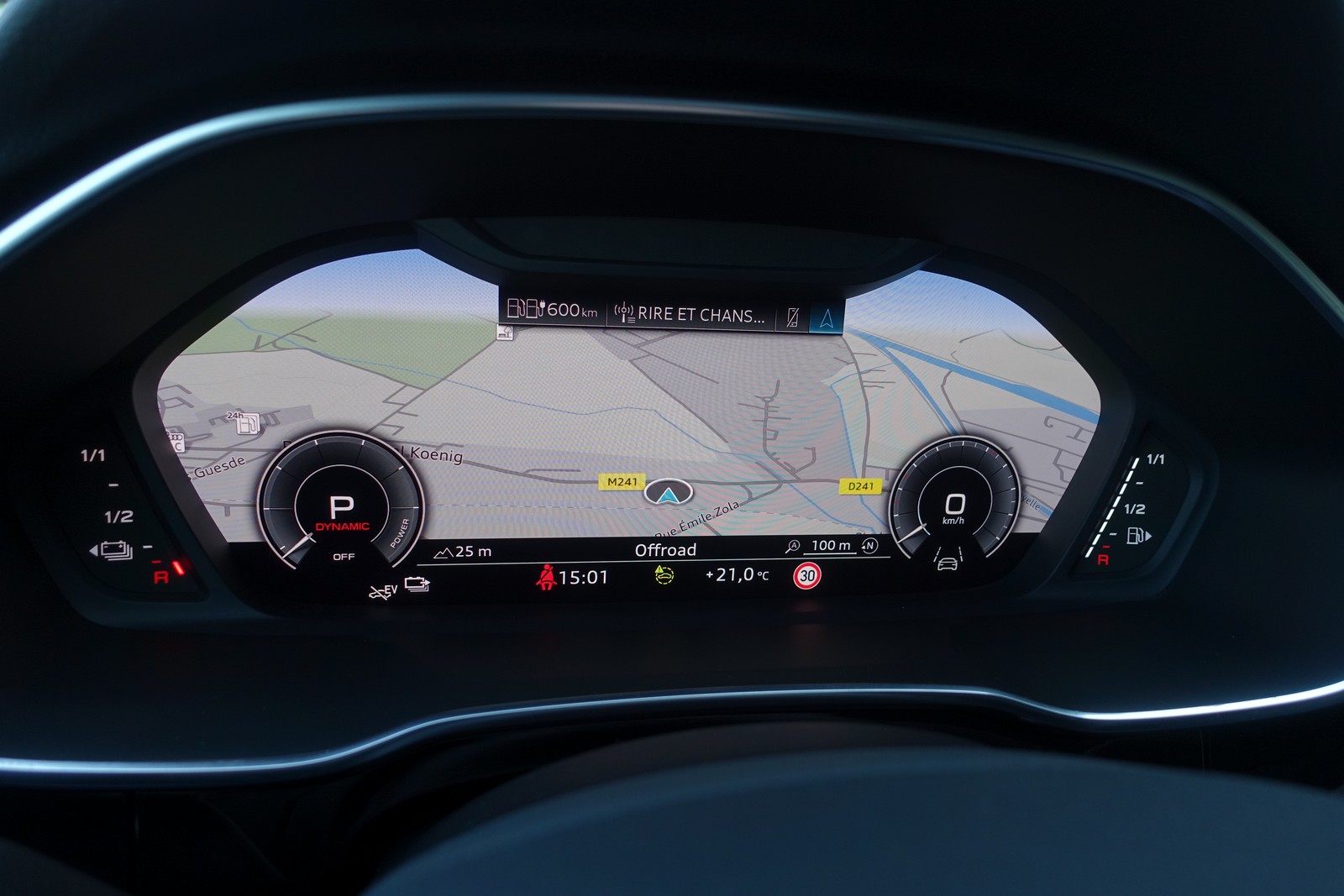Open the RIRE ET CHANS radio tab
Screen dimensions: 1344x896
tap(690, 315)
